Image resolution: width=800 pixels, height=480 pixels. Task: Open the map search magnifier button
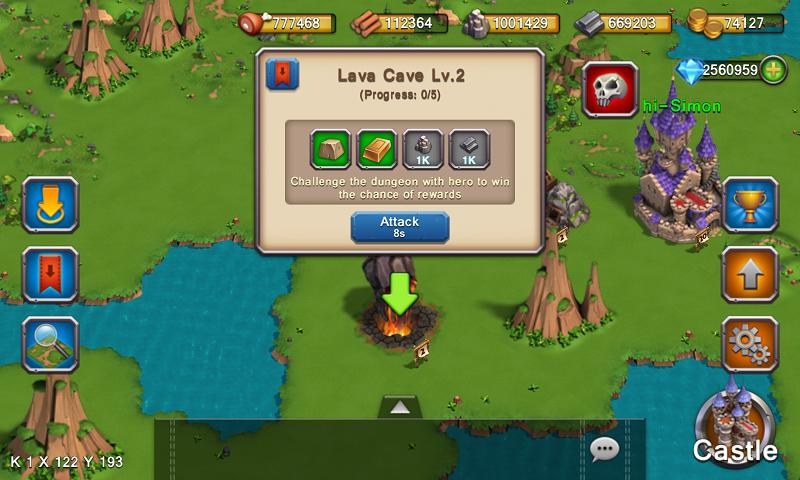49,343
